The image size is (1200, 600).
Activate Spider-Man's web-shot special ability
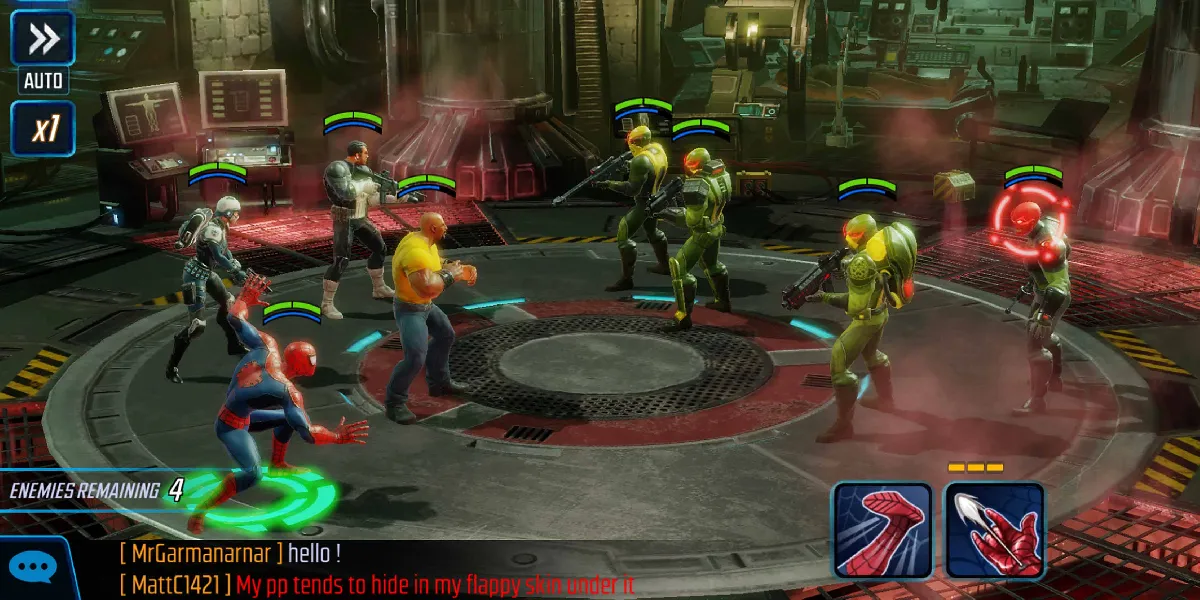(994, 531)
